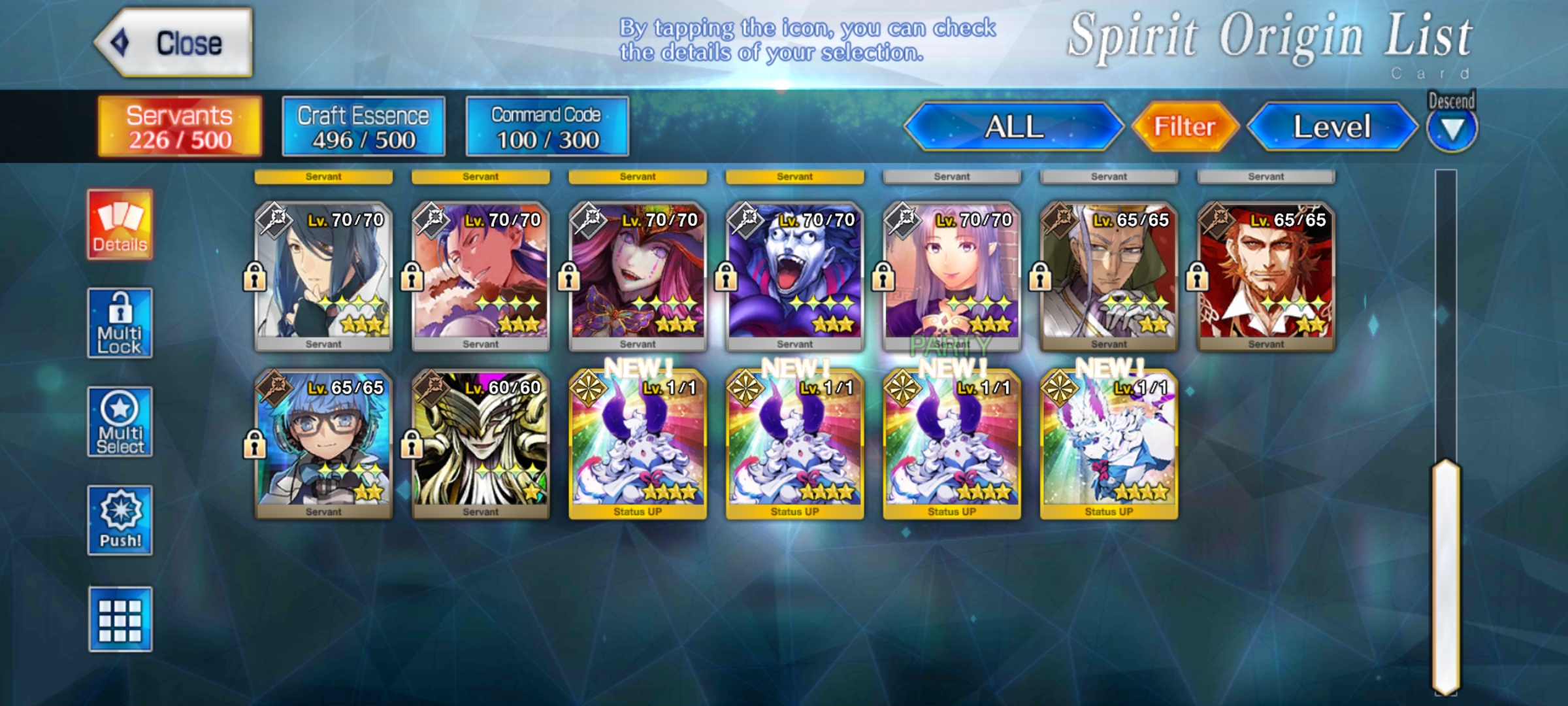1568x706 pixels.
Task: Activate the Details view button
Action: (x=120, y=225)
